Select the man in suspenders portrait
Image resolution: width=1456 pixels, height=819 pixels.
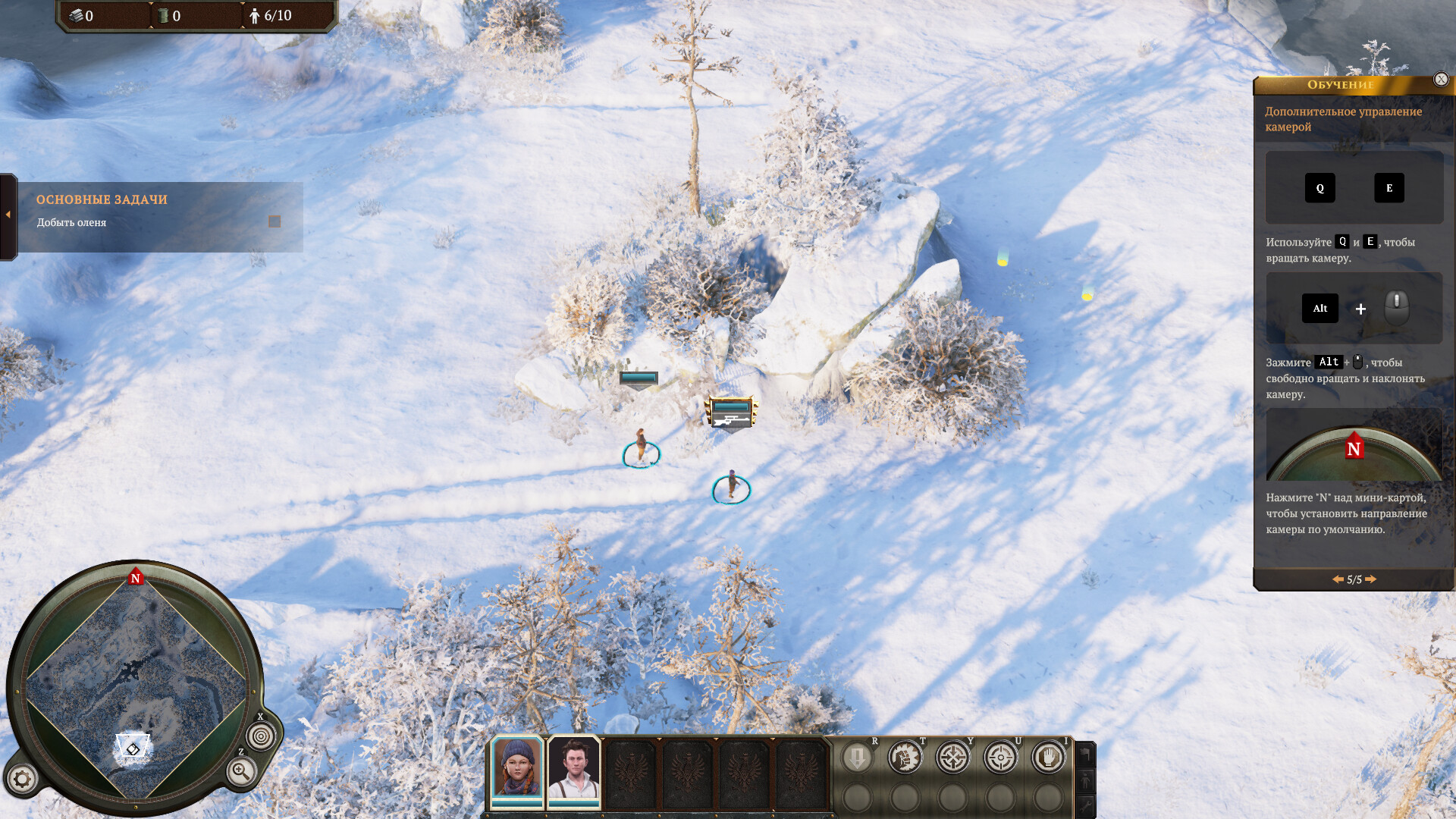[x=574, y=768]
